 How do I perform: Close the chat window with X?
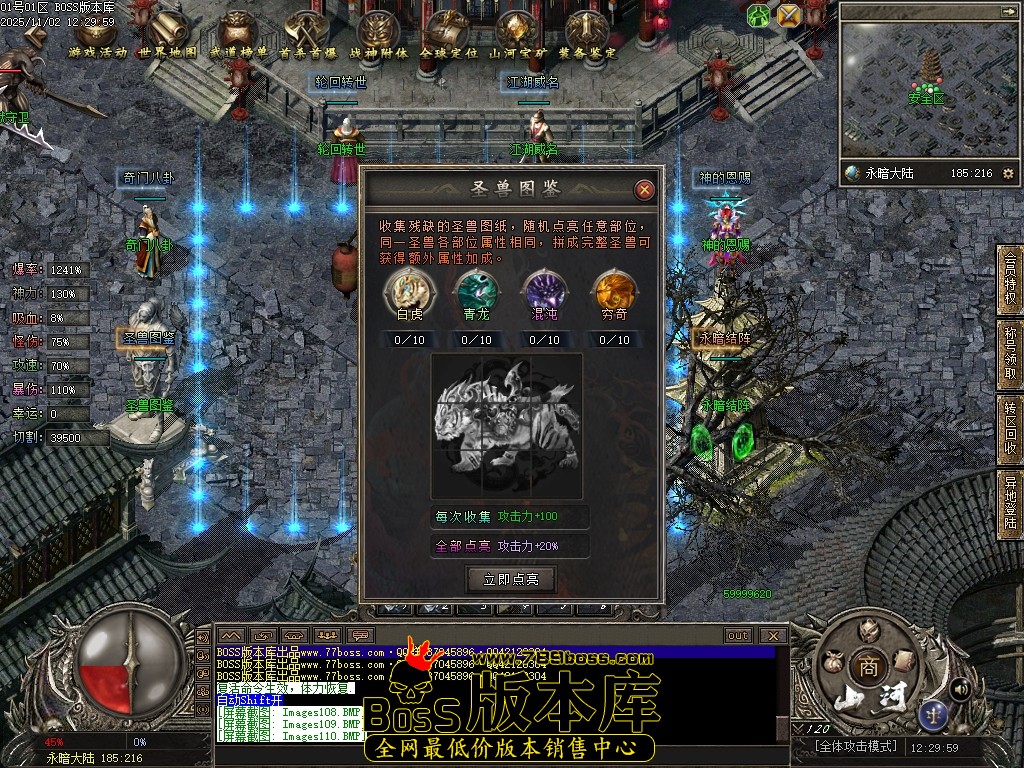coord(772,635)
